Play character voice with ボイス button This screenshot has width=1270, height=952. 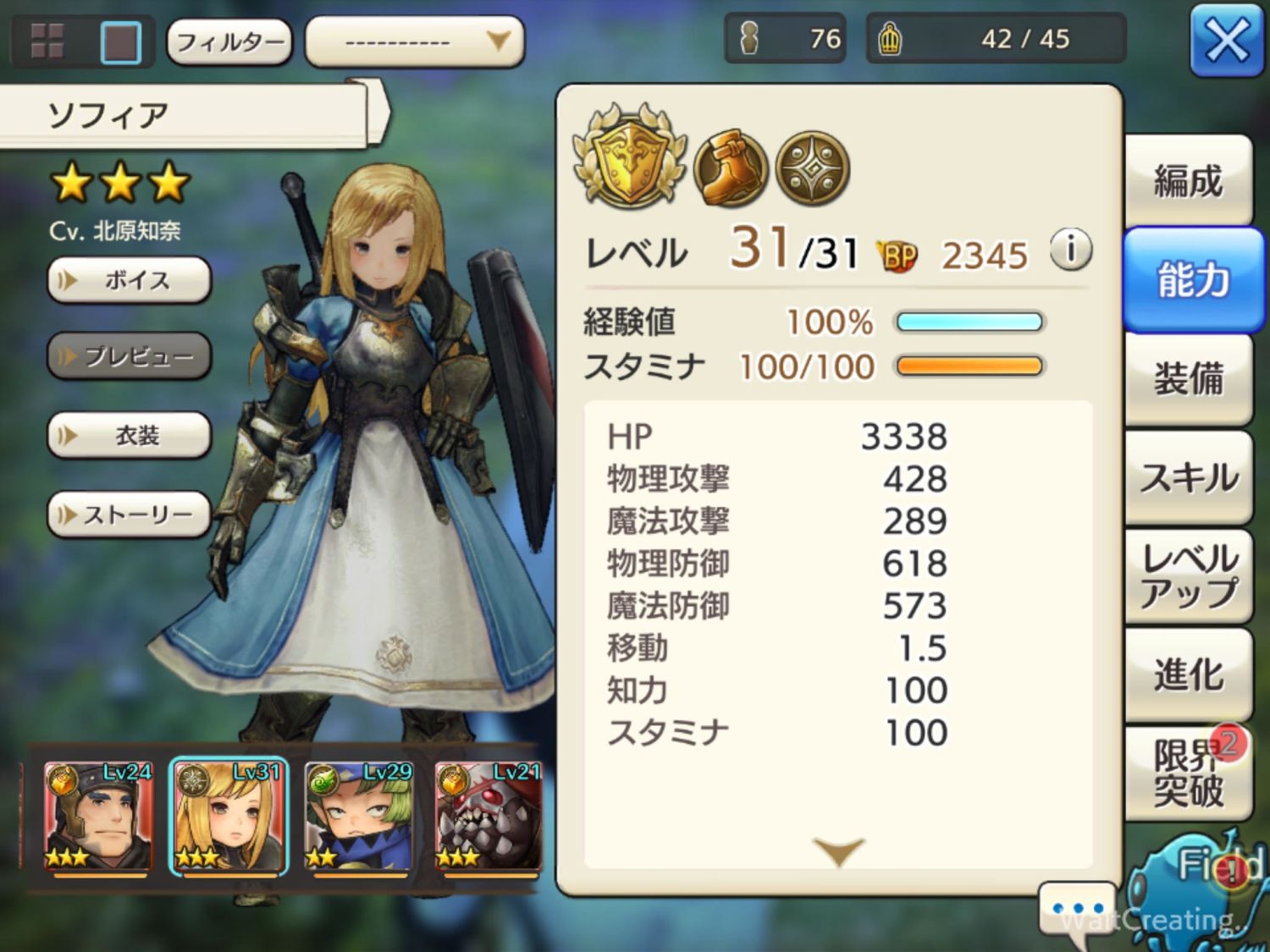point(130,280)
